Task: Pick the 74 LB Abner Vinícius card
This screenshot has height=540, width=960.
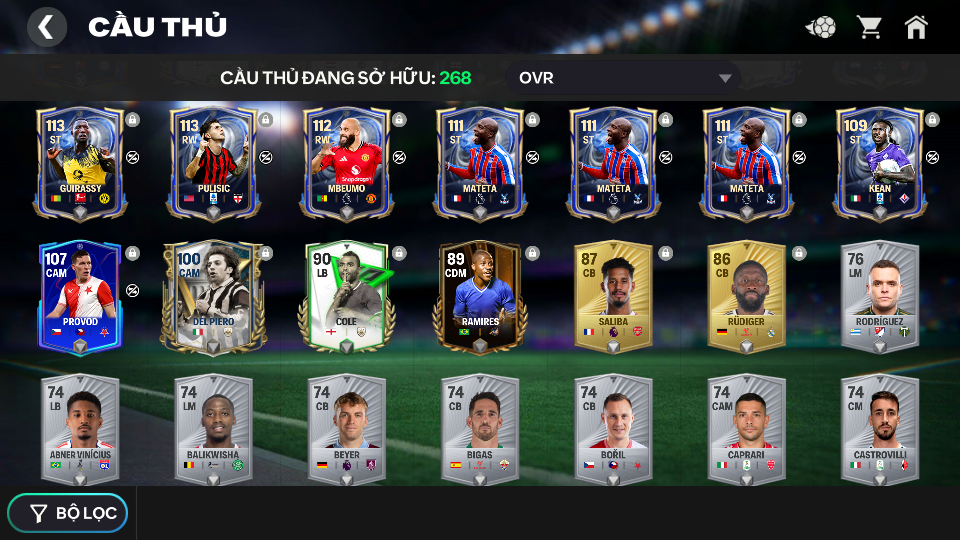Action: (80, 428)
